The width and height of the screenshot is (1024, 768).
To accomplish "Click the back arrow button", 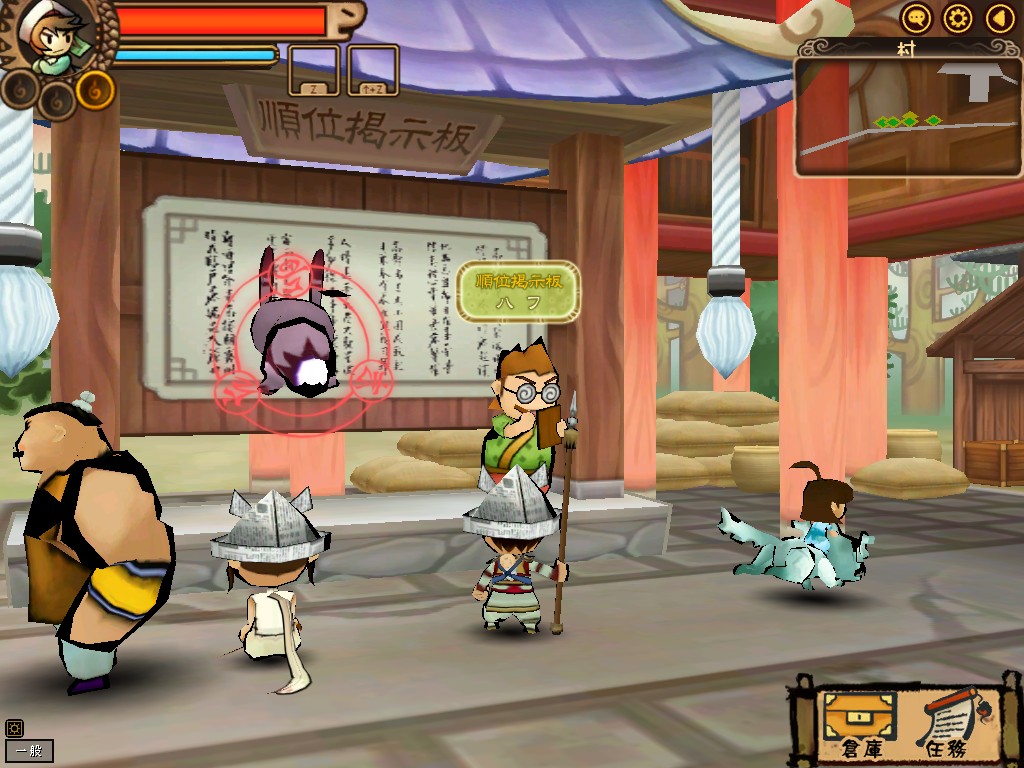I will [999, 18].
